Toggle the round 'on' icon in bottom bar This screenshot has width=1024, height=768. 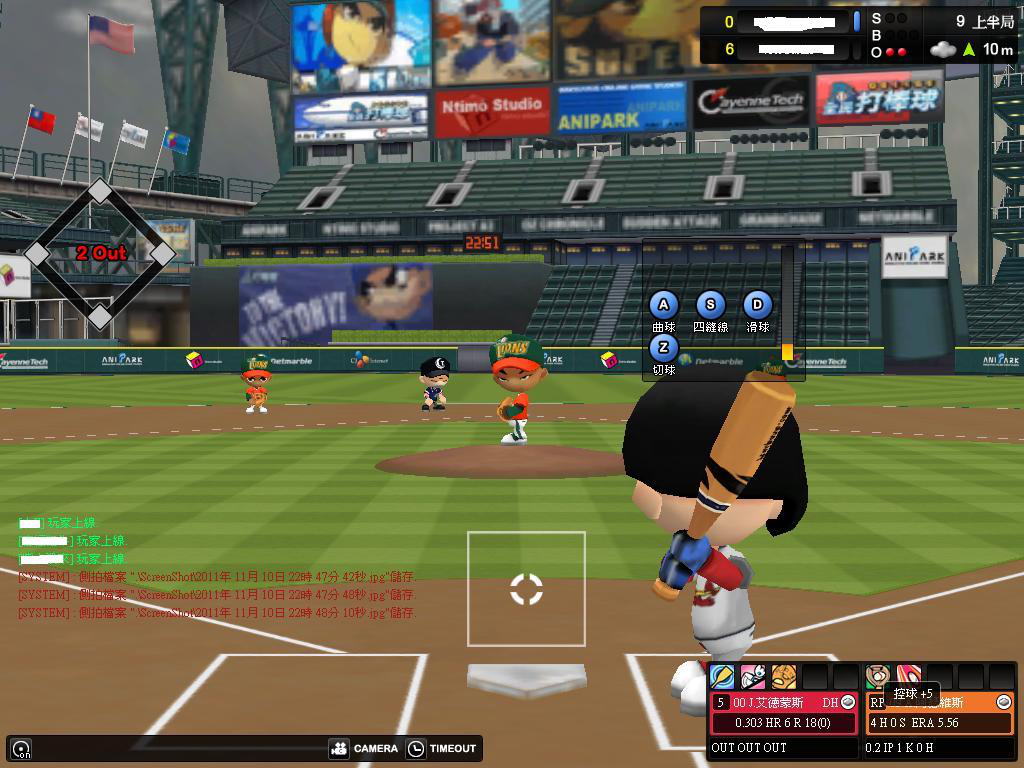[20, 748]
